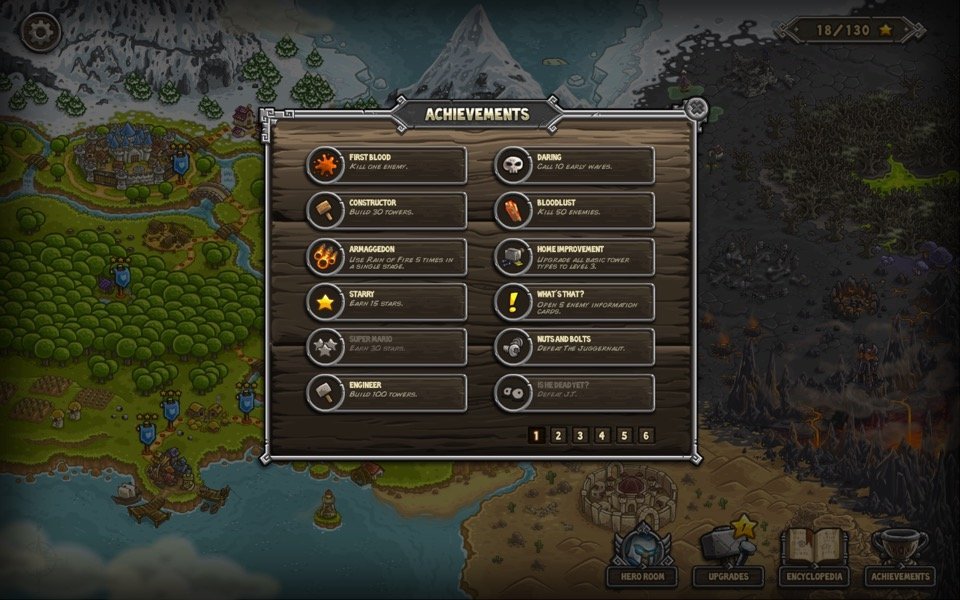View the Bloodlust achievement entry

click(x=575, y=210)
